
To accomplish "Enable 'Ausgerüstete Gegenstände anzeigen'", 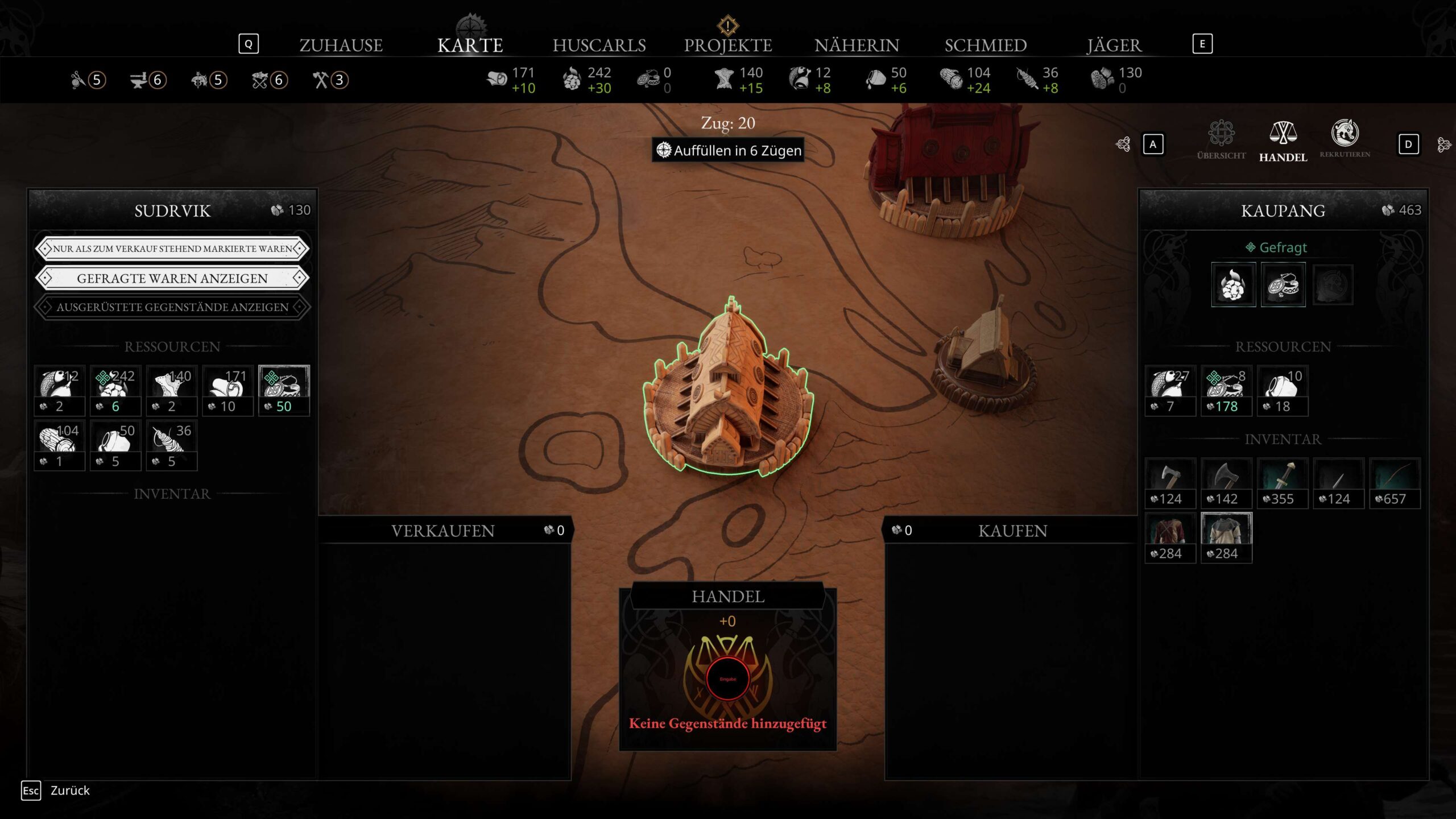I will point(172,307).
